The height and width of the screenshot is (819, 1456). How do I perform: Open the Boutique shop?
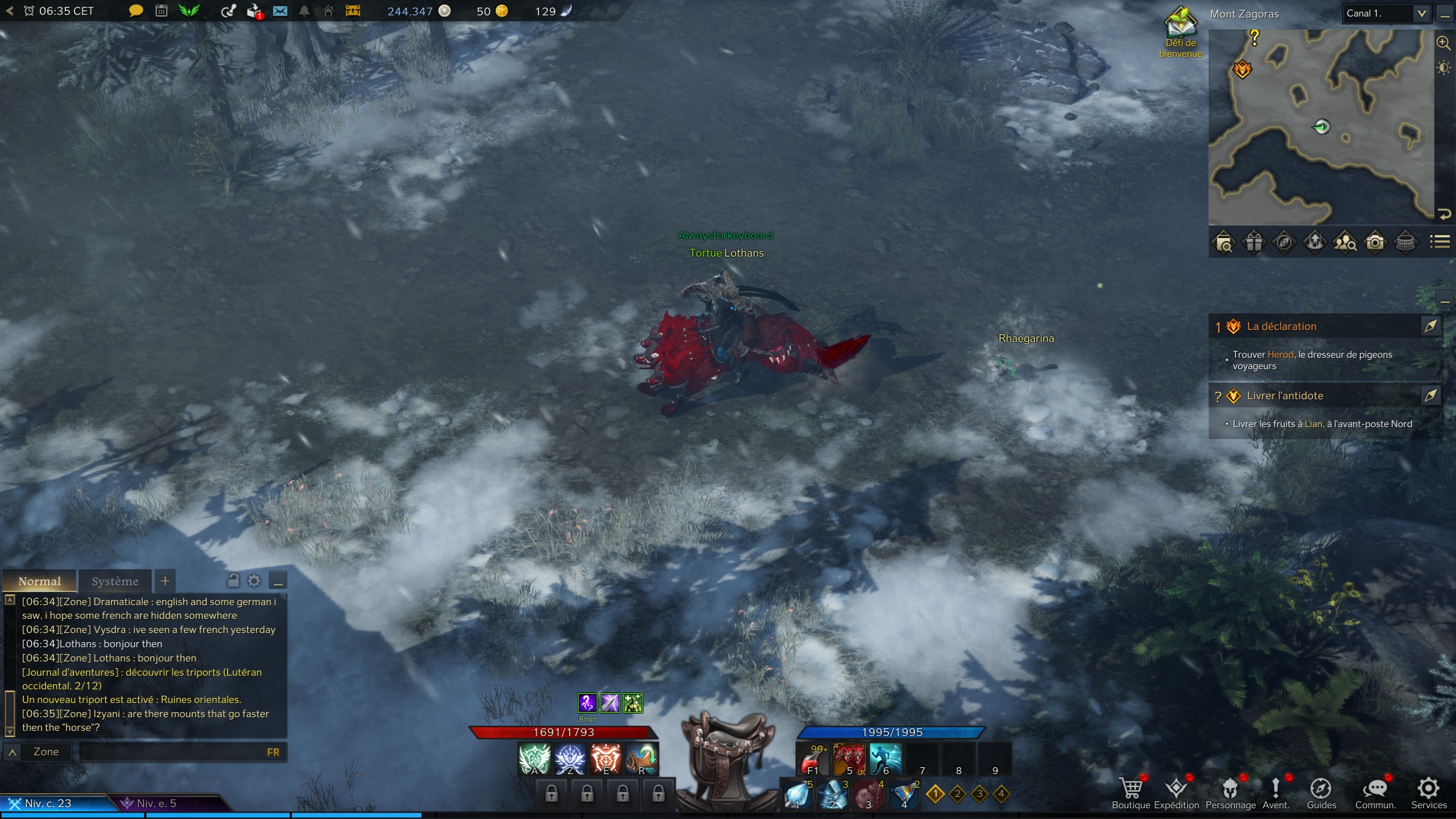tap(1131, 792)
